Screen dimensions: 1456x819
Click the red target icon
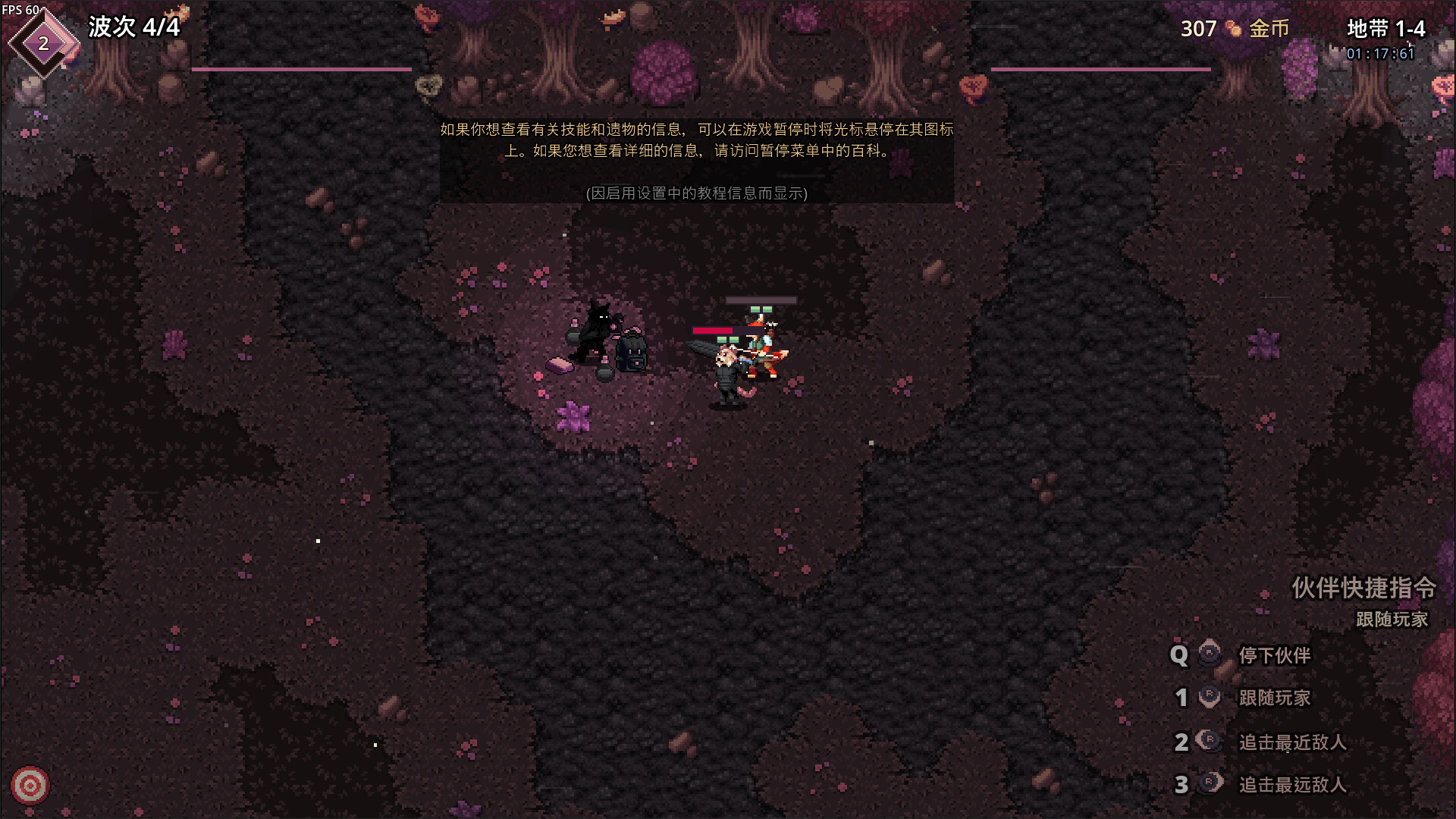30,786
